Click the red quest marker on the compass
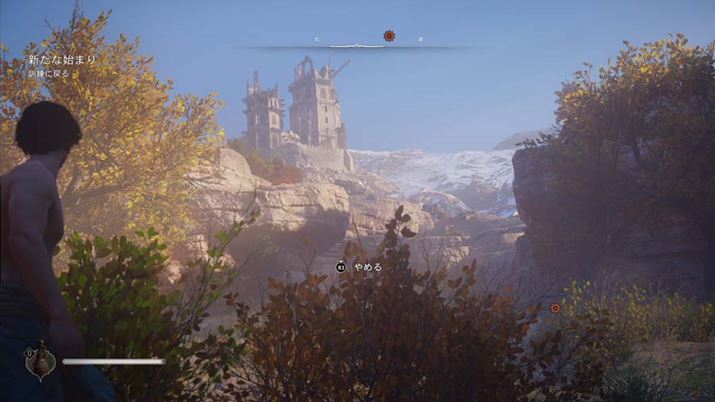 tap(389, 36)
